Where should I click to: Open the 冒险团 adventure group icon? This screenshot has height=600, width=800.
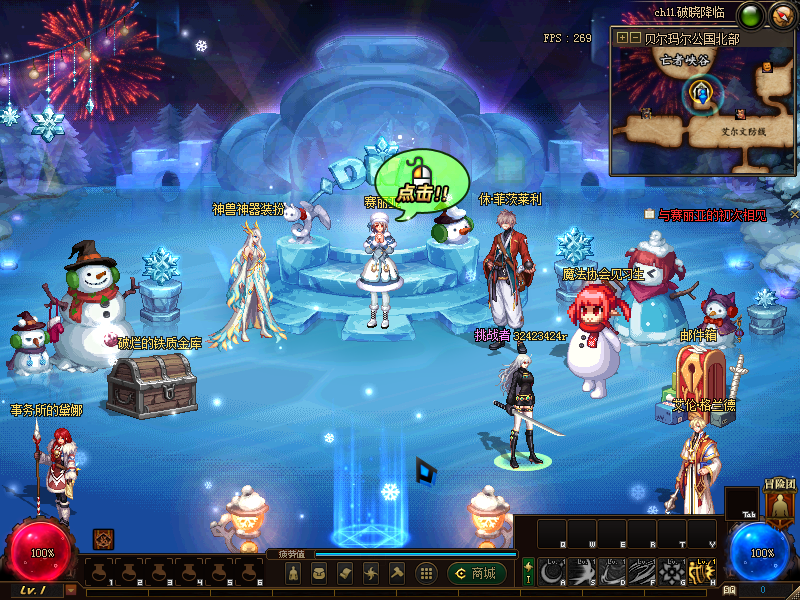(x=777, y=502)
